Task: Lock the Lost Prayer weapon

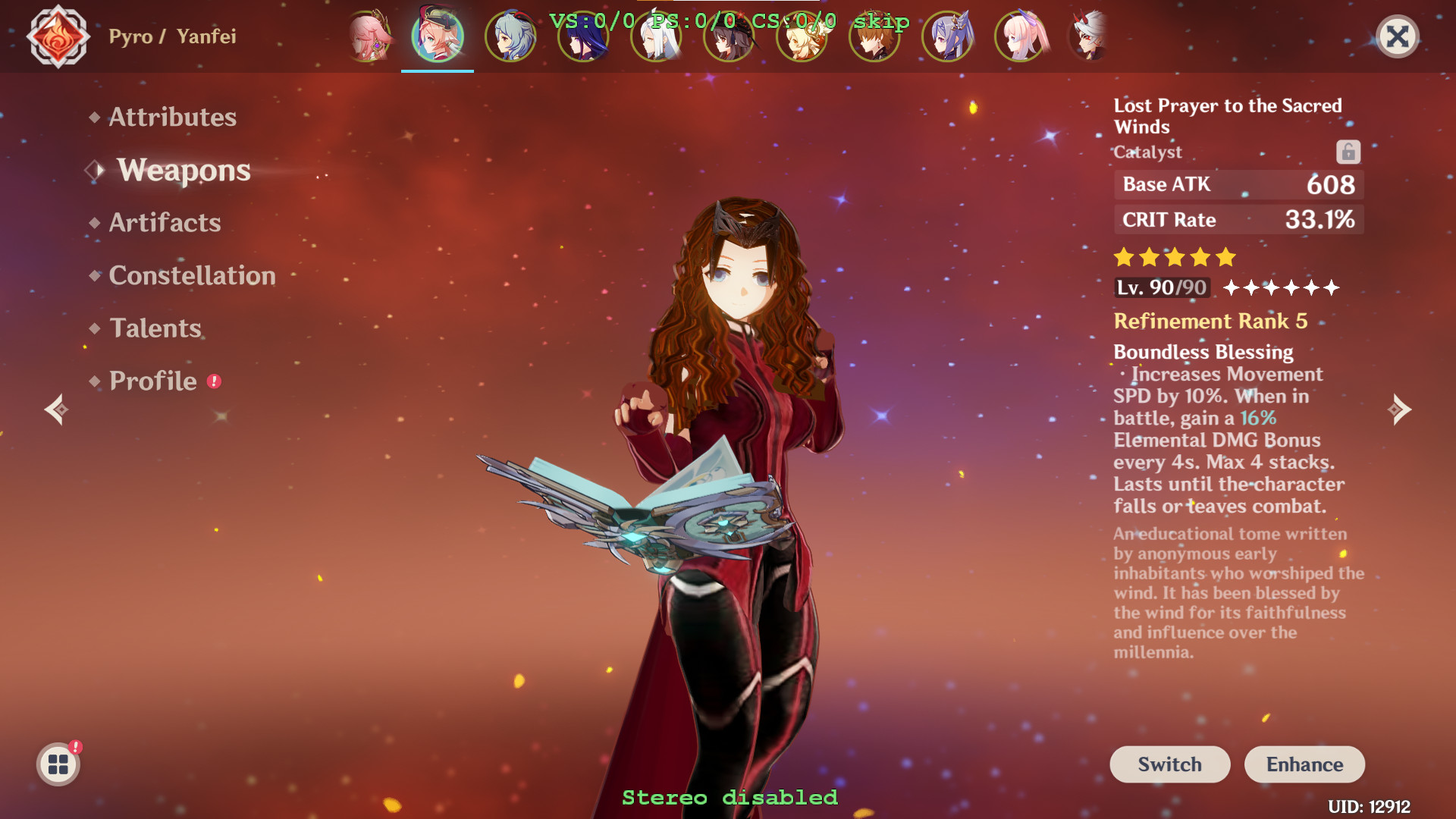Action: click(x=1348, y=152)
